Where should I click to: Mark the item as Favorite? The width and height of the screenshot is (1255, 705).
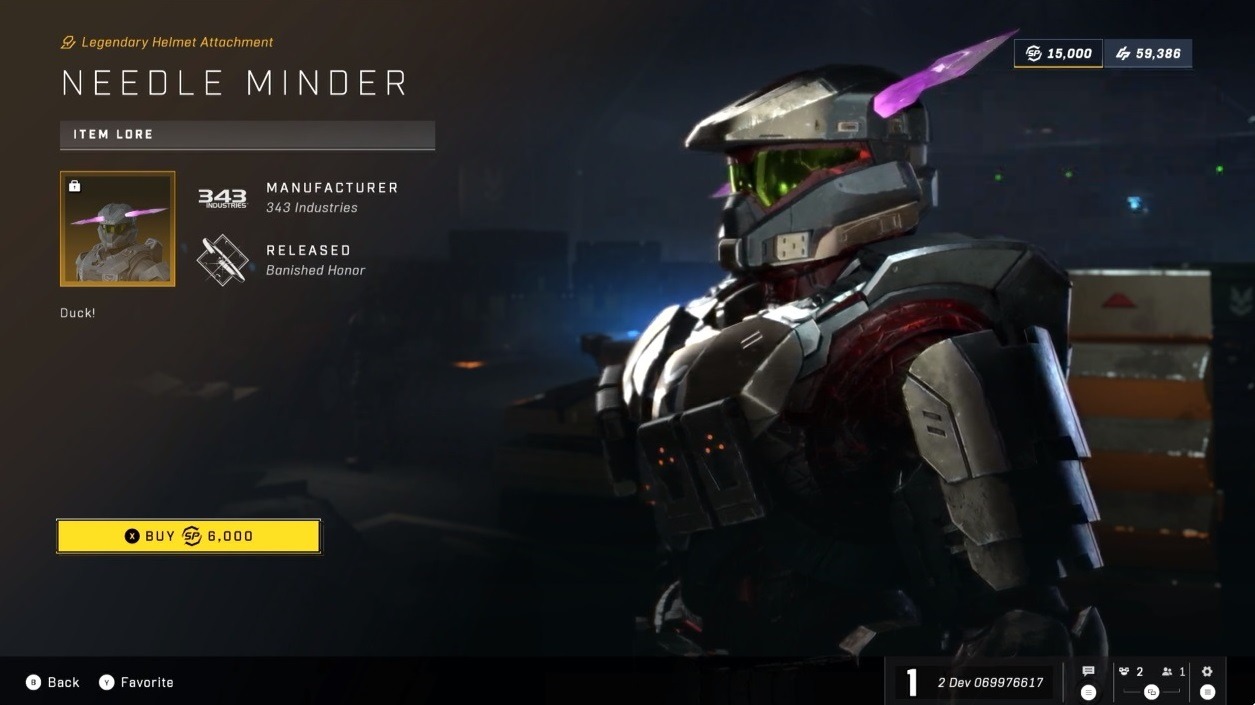pyautogui.click(x=136, y=682)
